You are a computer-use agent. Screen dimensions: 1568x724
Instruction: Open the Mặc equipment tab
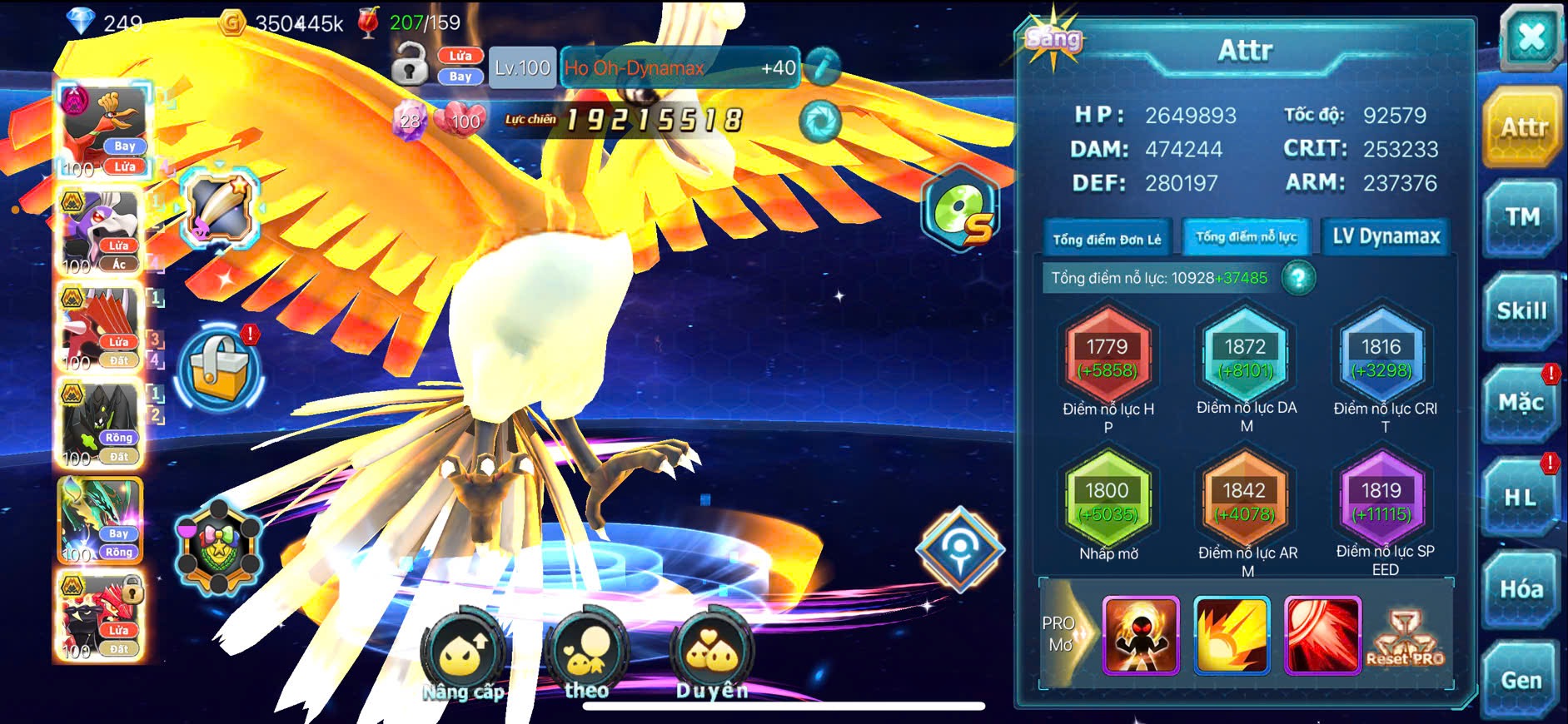1522,404
